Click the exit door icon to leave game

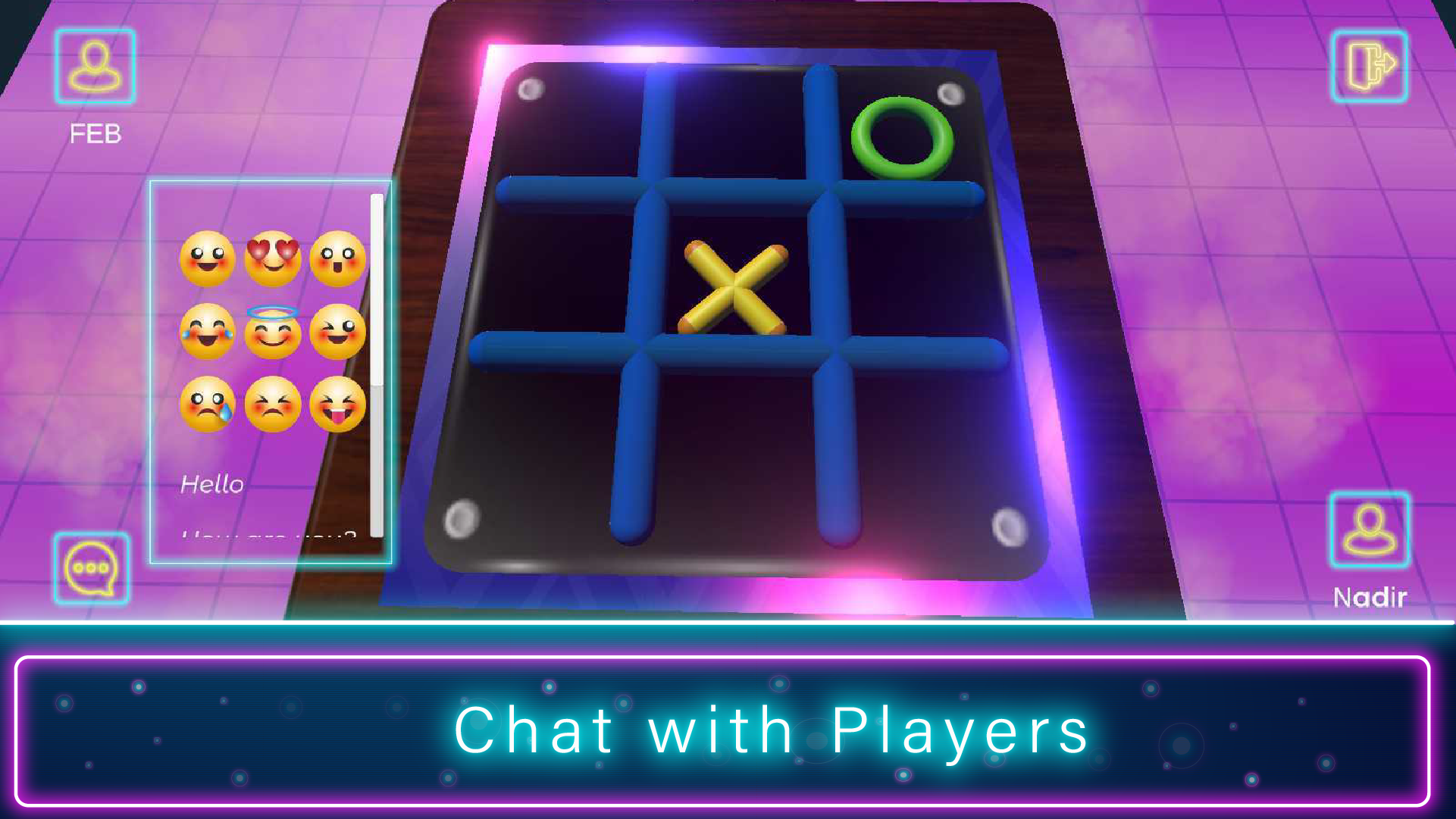pyautogui.click(x=1369, y=67)
